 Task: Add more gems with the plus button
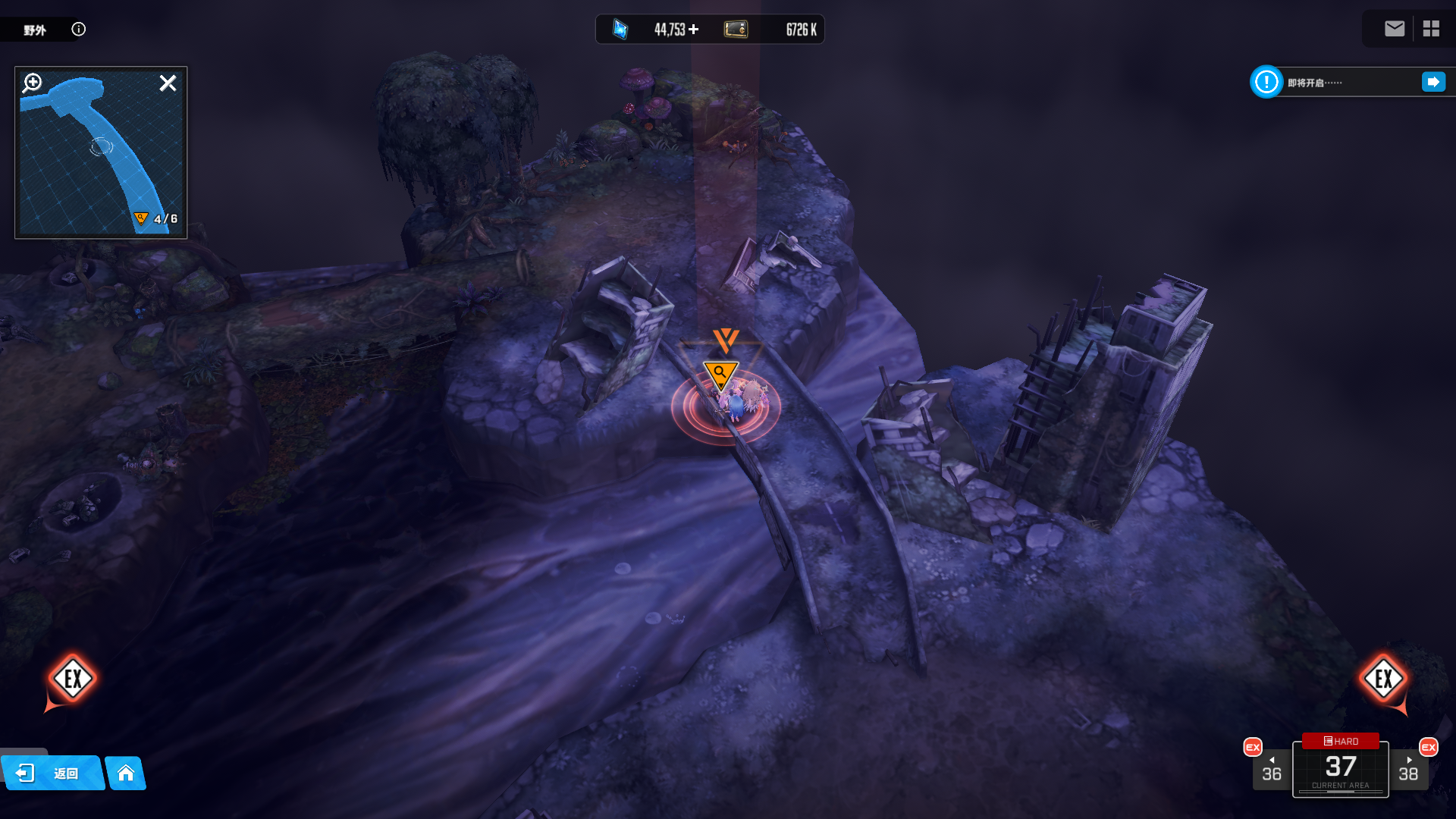pos(694,30)
